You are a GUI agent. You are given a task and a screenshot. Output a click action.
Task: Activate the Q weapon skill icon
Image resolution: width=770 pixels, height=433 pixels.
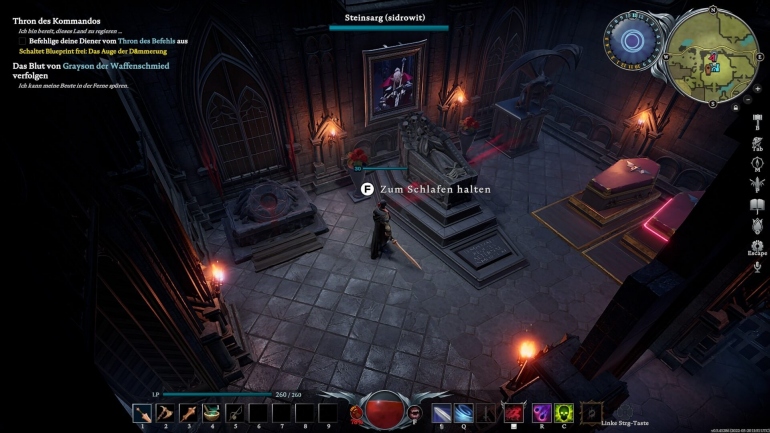464,411
